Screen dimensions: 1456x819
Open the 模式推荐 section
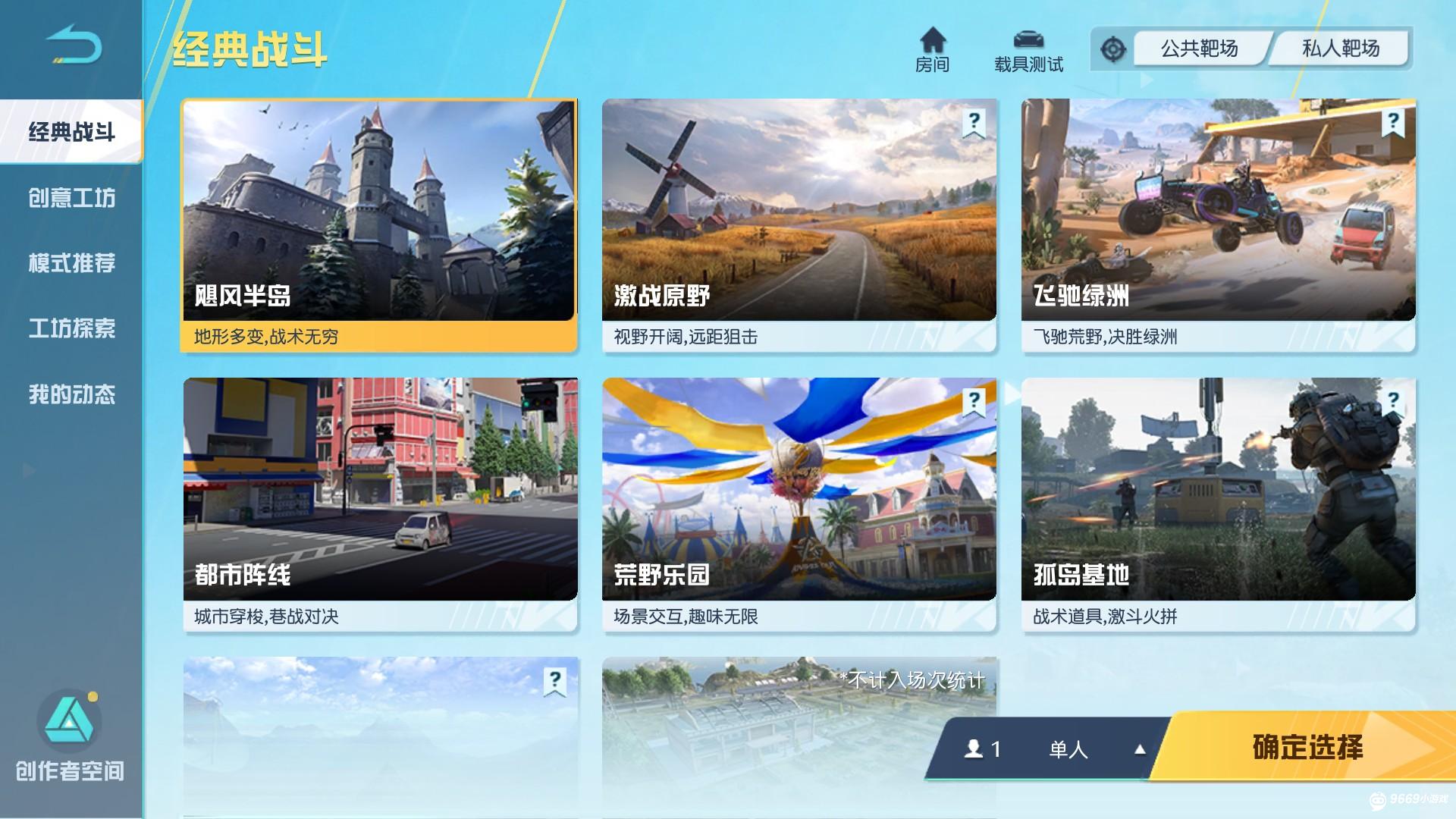coord(72,264)
